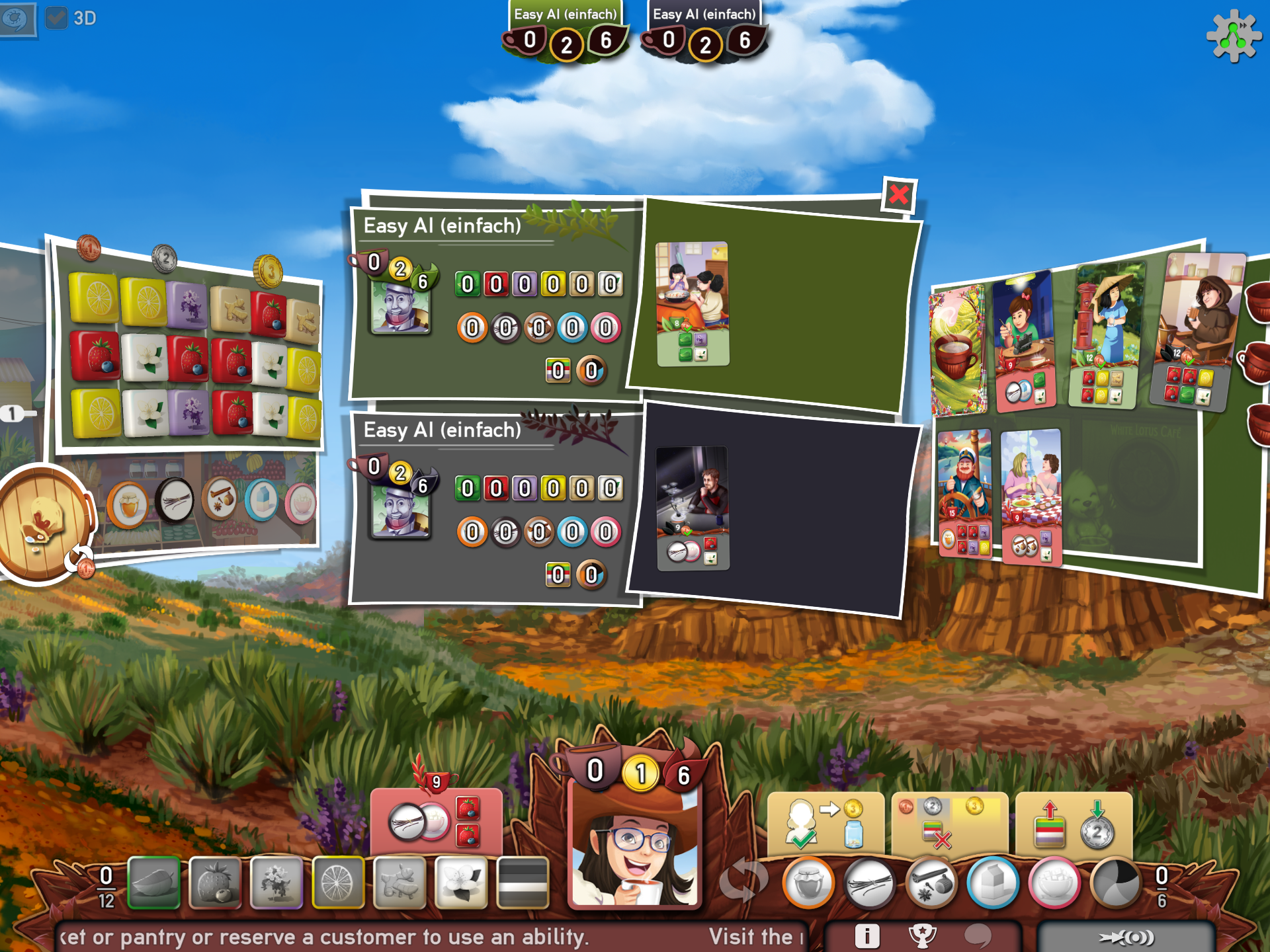This screenshot has width=1270, height=952.
Task: Select the striped wildcard flavor swatch
Action: [523, 883]
